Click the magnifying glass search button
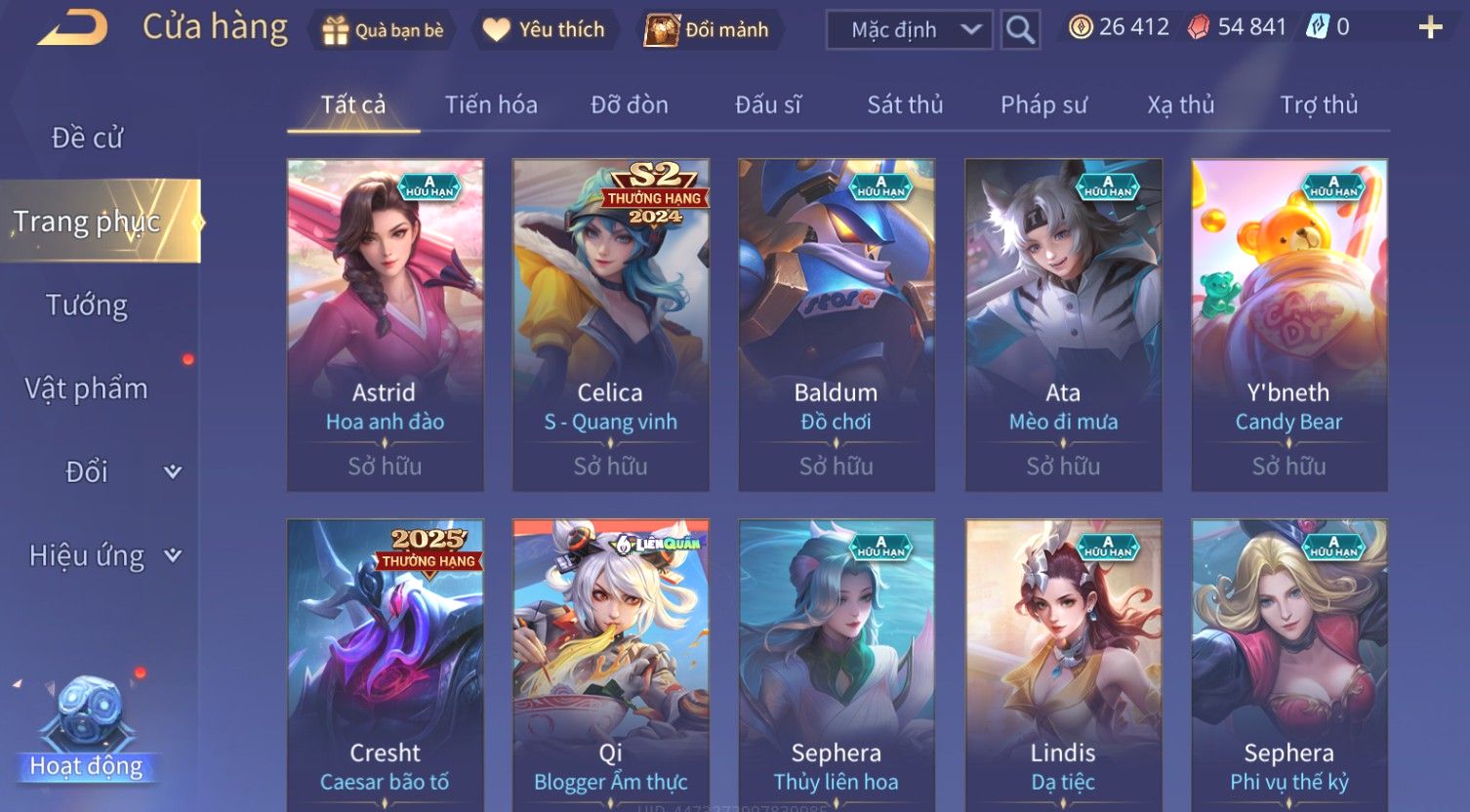1470x812 pixels. [1020, 30]
